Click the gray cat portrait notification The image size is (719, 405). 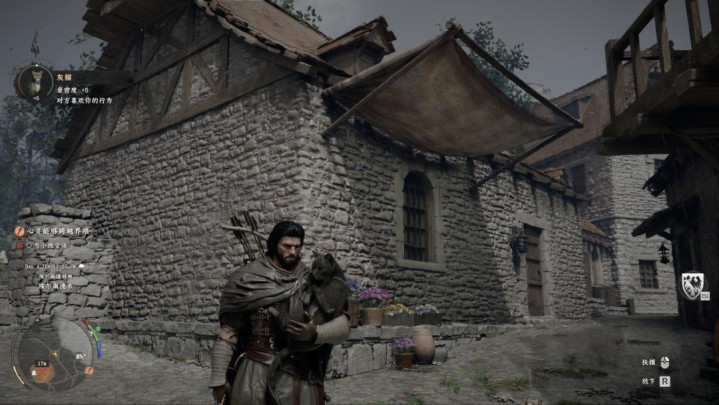pos(34,80)
